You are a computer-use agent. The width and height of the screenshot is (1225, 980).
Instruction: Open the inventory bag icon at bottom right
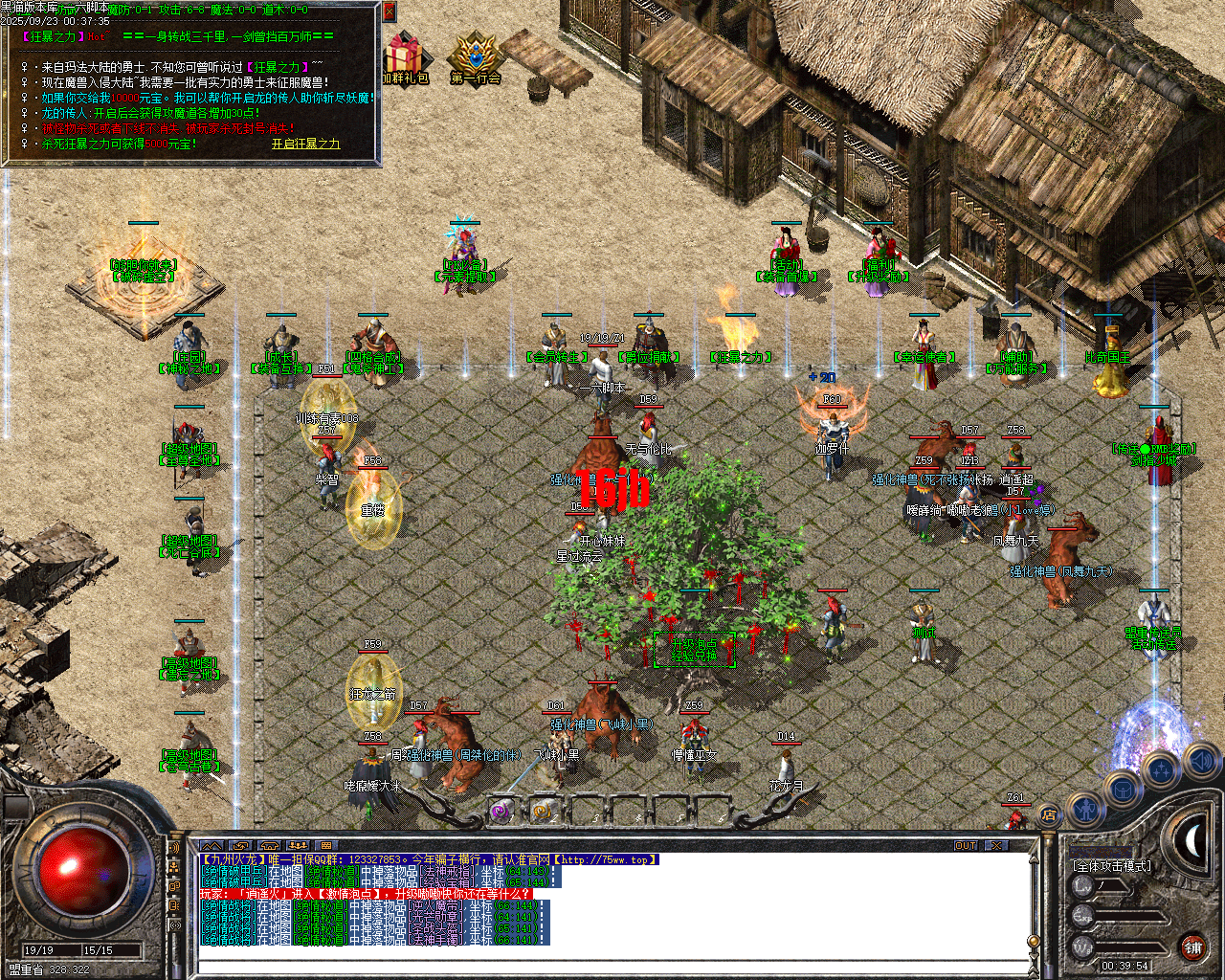pos(1124,789)
